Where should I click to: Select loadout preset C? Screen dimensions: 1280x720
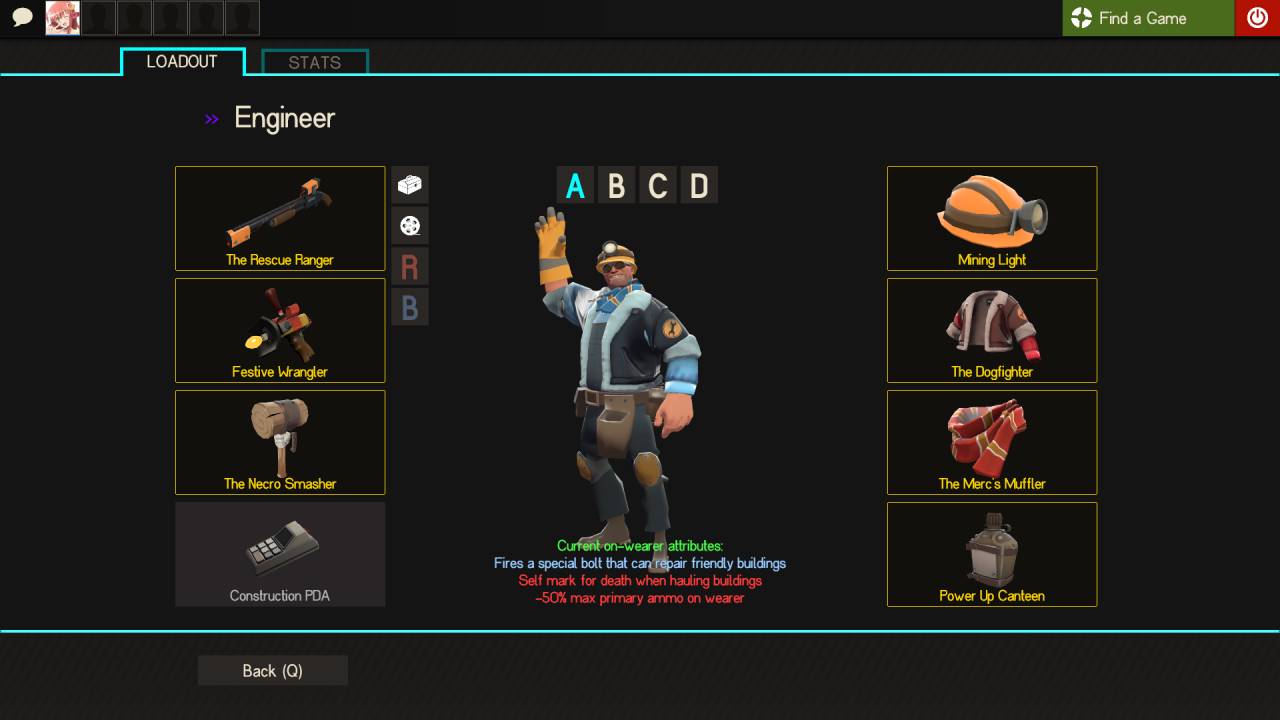pos(658,186)
